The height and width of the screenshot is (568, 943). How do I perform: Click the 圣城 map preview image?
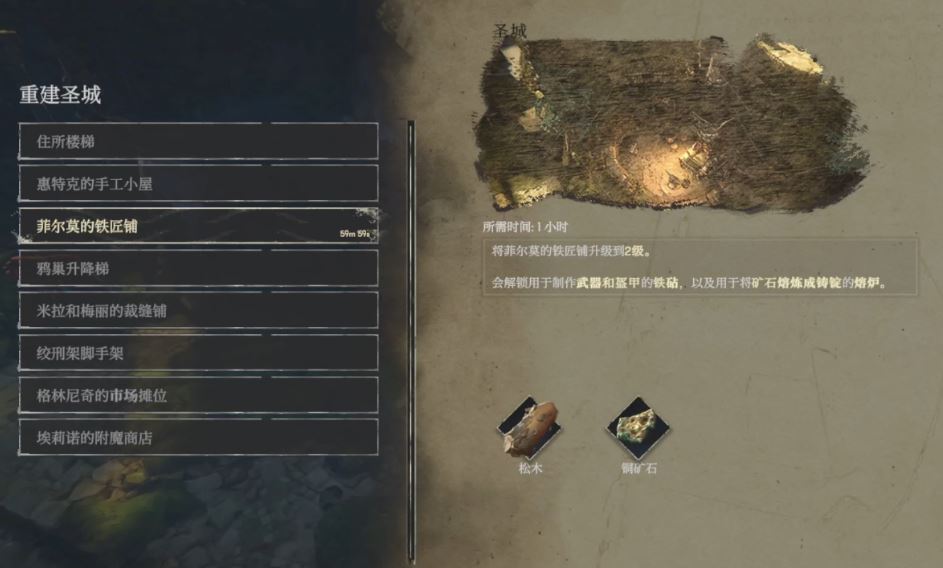coord(670,125)
